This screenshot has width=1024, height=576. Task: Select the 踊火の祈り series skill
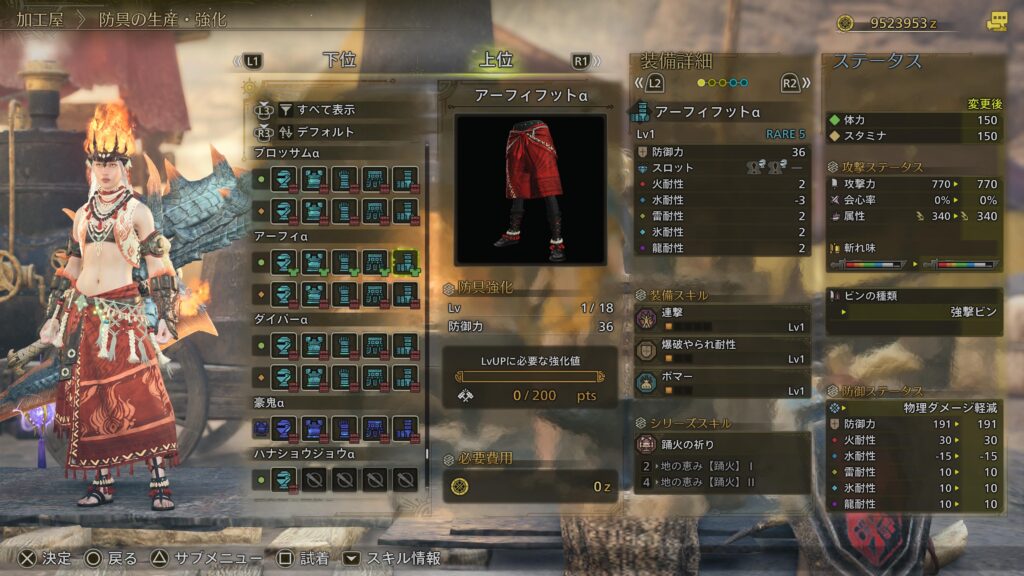pos(722,443)
